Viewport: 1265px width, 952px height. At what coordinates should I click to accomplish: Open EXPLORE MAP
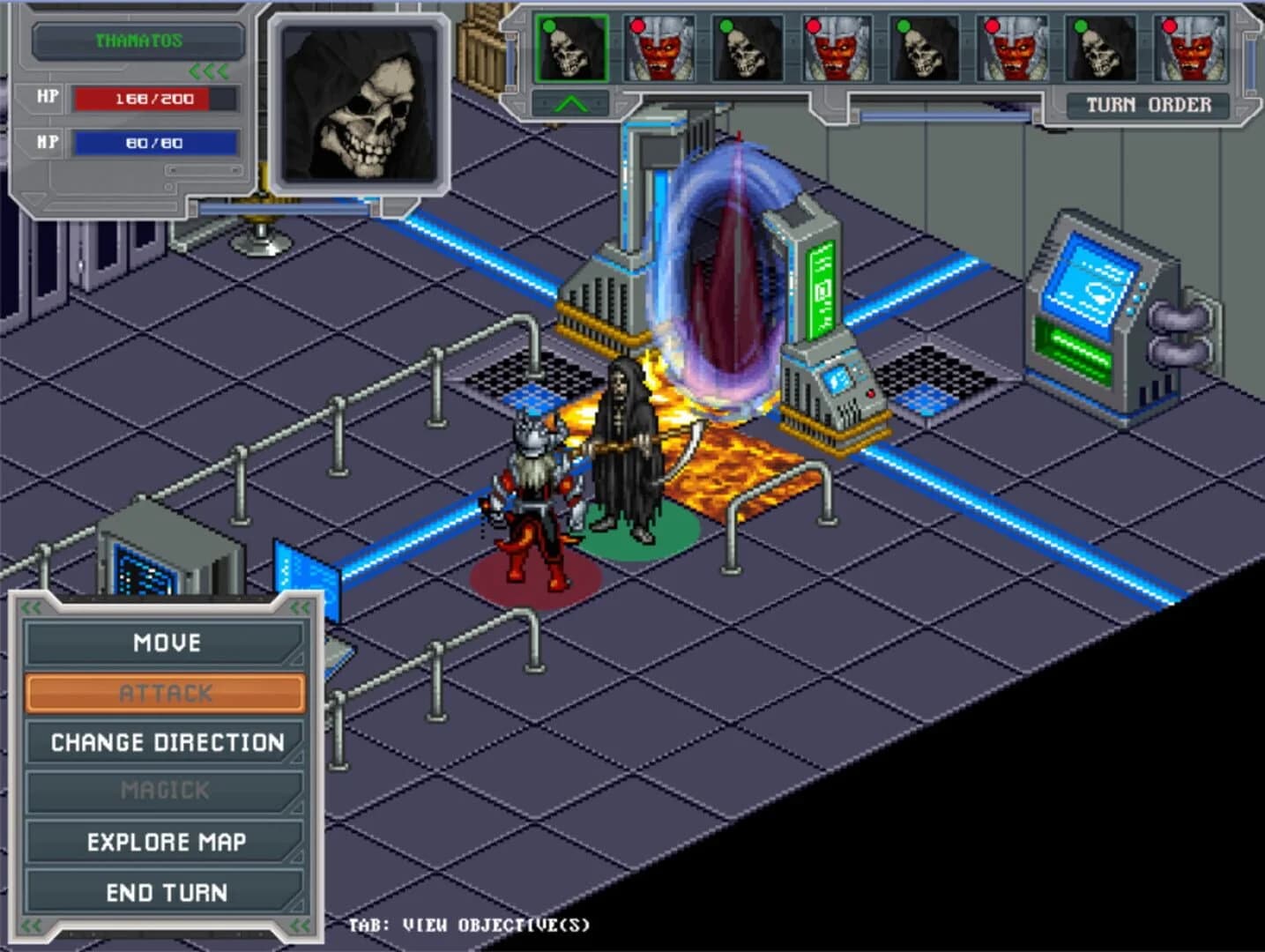pos(166,842)
